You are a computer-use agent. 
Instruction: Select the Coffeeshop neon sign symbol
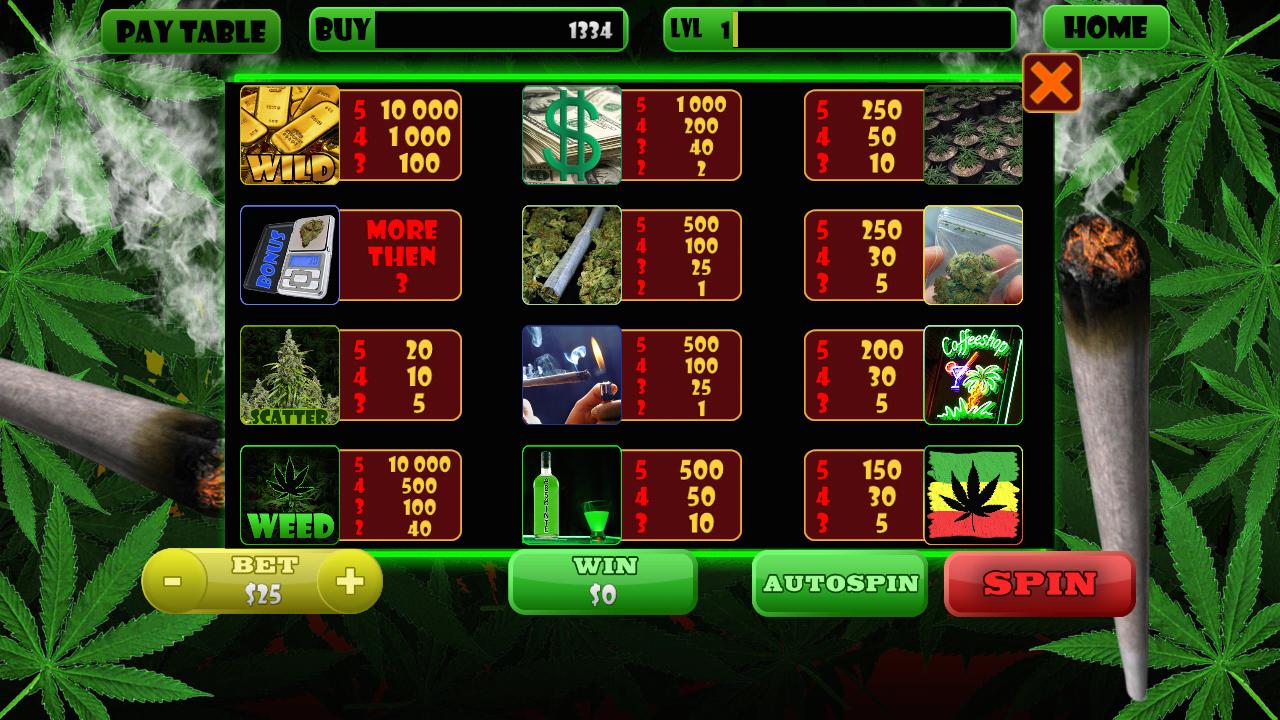tap(973, 375)
